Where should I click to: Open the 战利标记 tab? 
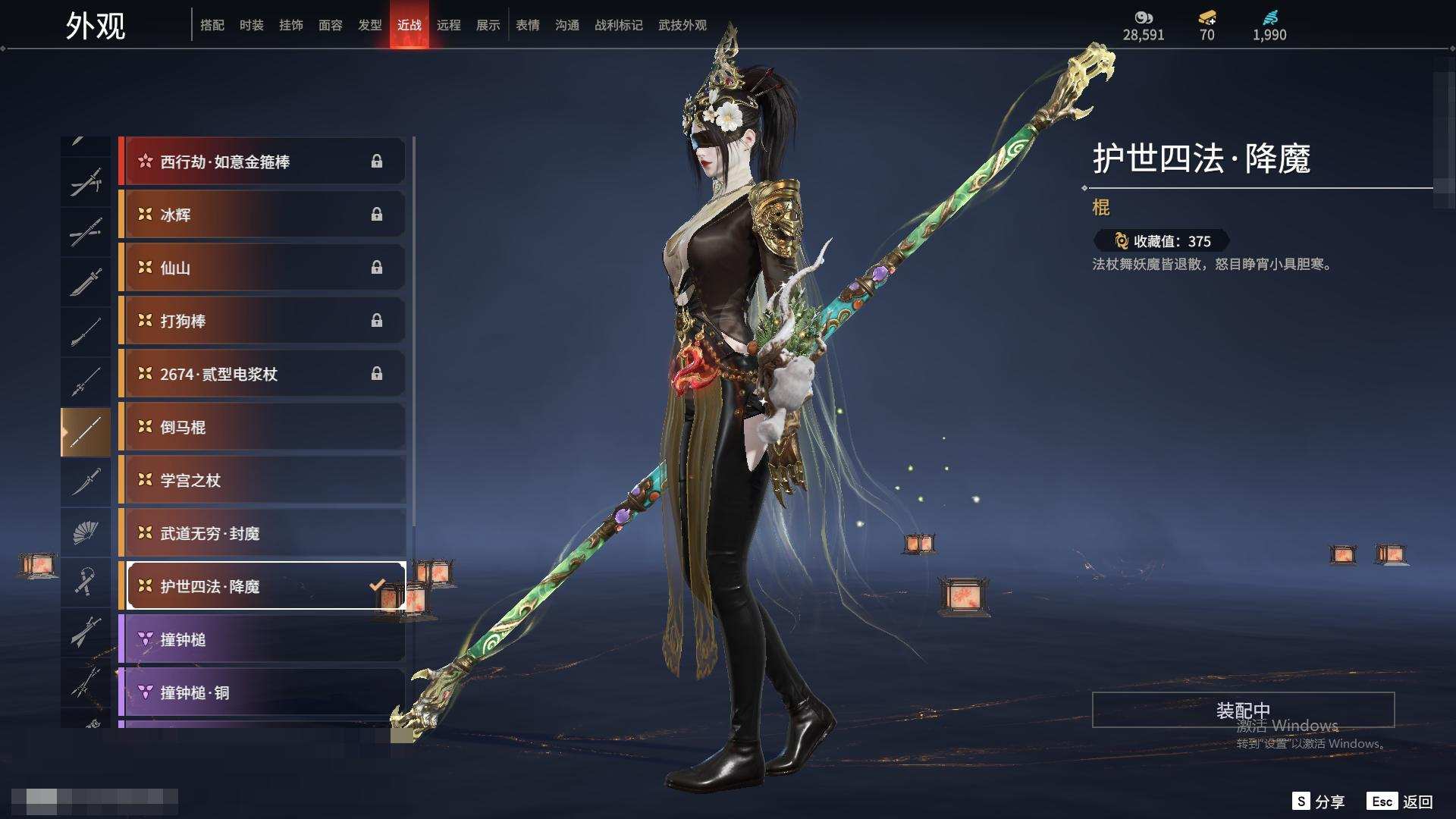pos(619,25)
